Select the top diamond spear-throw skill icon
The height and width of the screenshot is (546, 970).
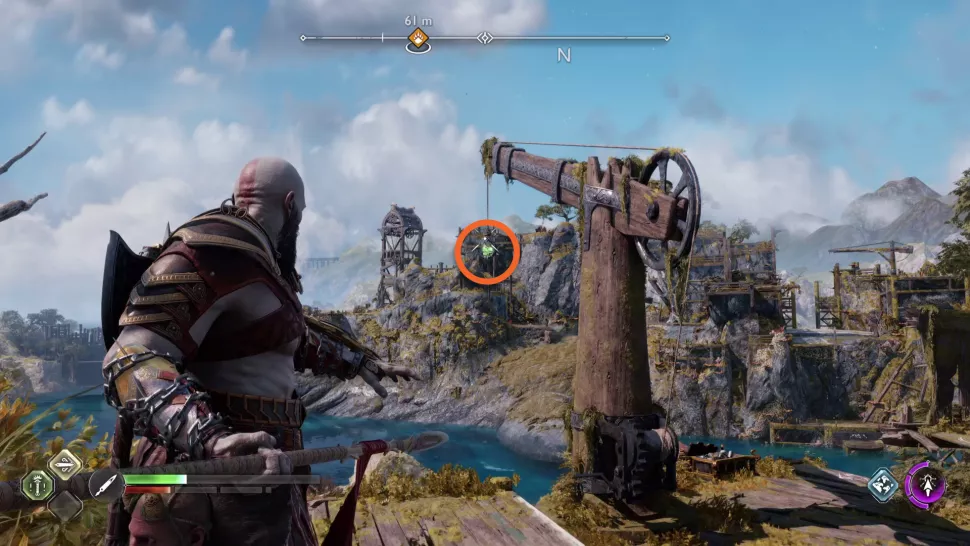(65, 463)
